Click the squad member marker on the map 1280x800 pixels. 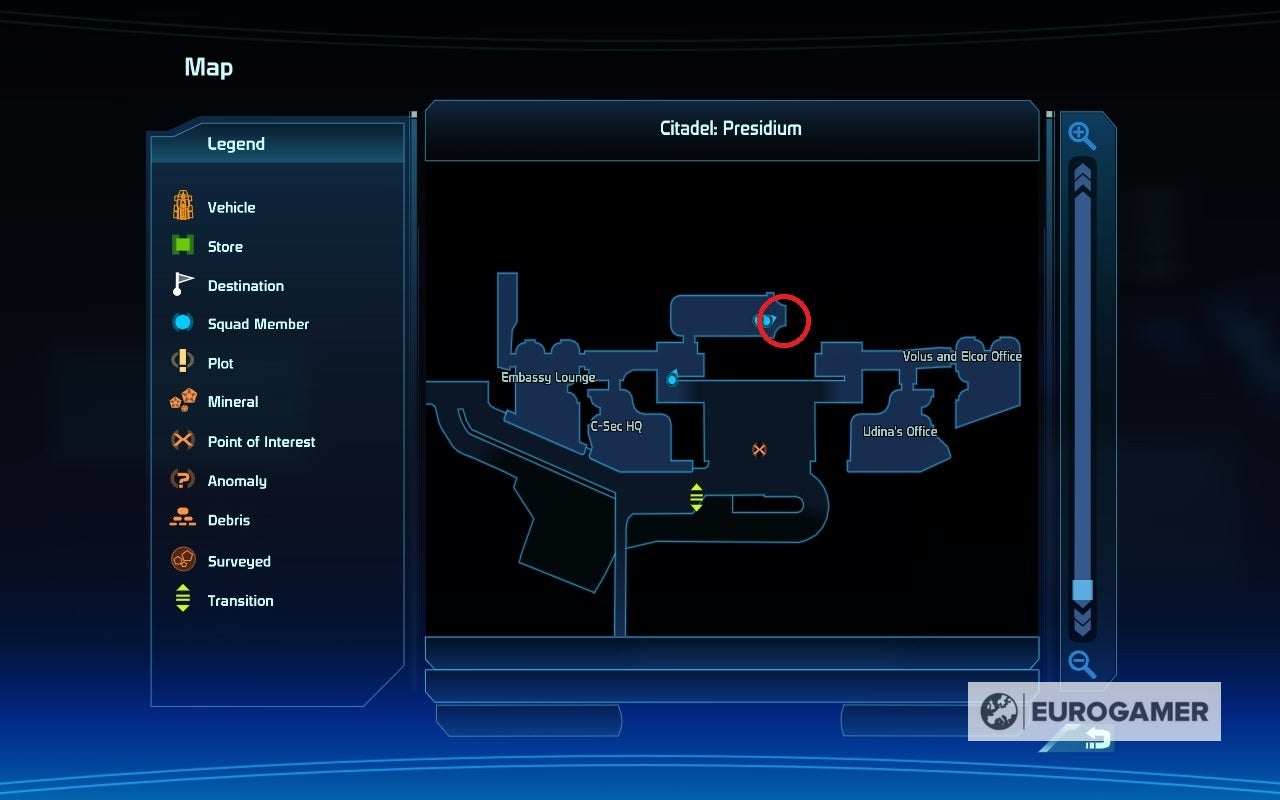[x=671, y=379]
